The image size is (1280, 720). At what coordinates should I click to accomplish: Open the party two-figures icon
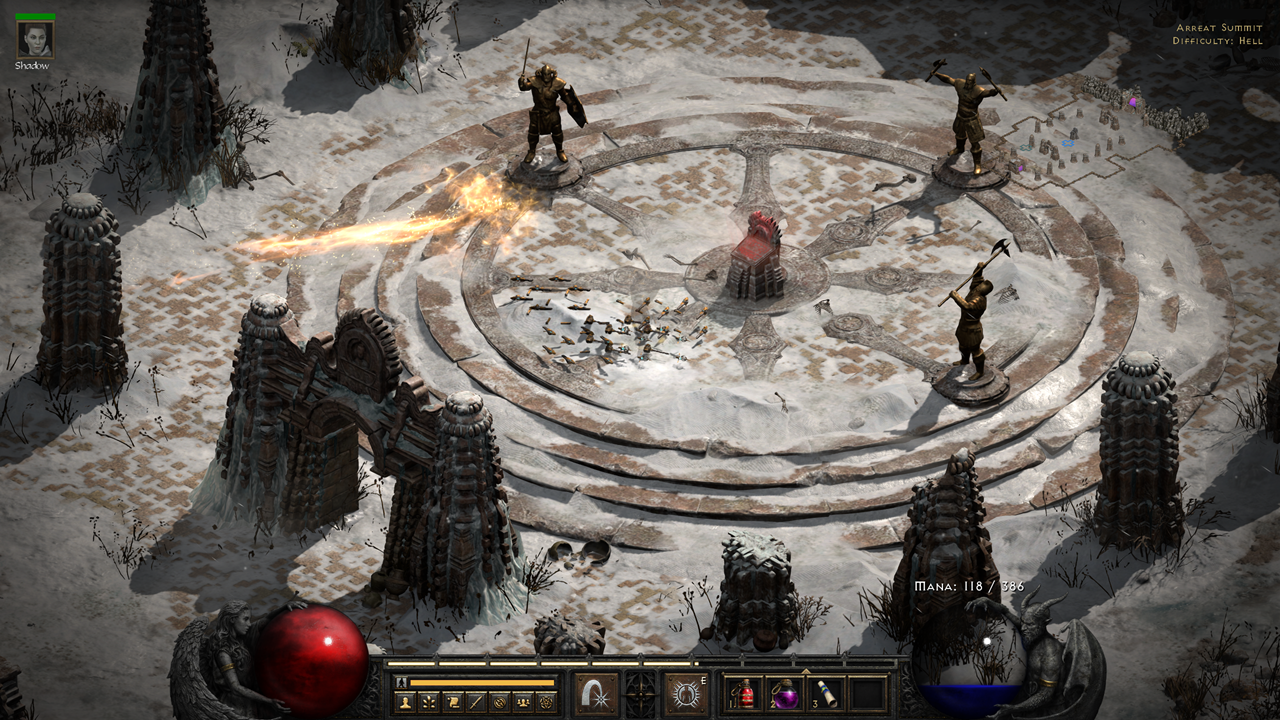(522, 702)
